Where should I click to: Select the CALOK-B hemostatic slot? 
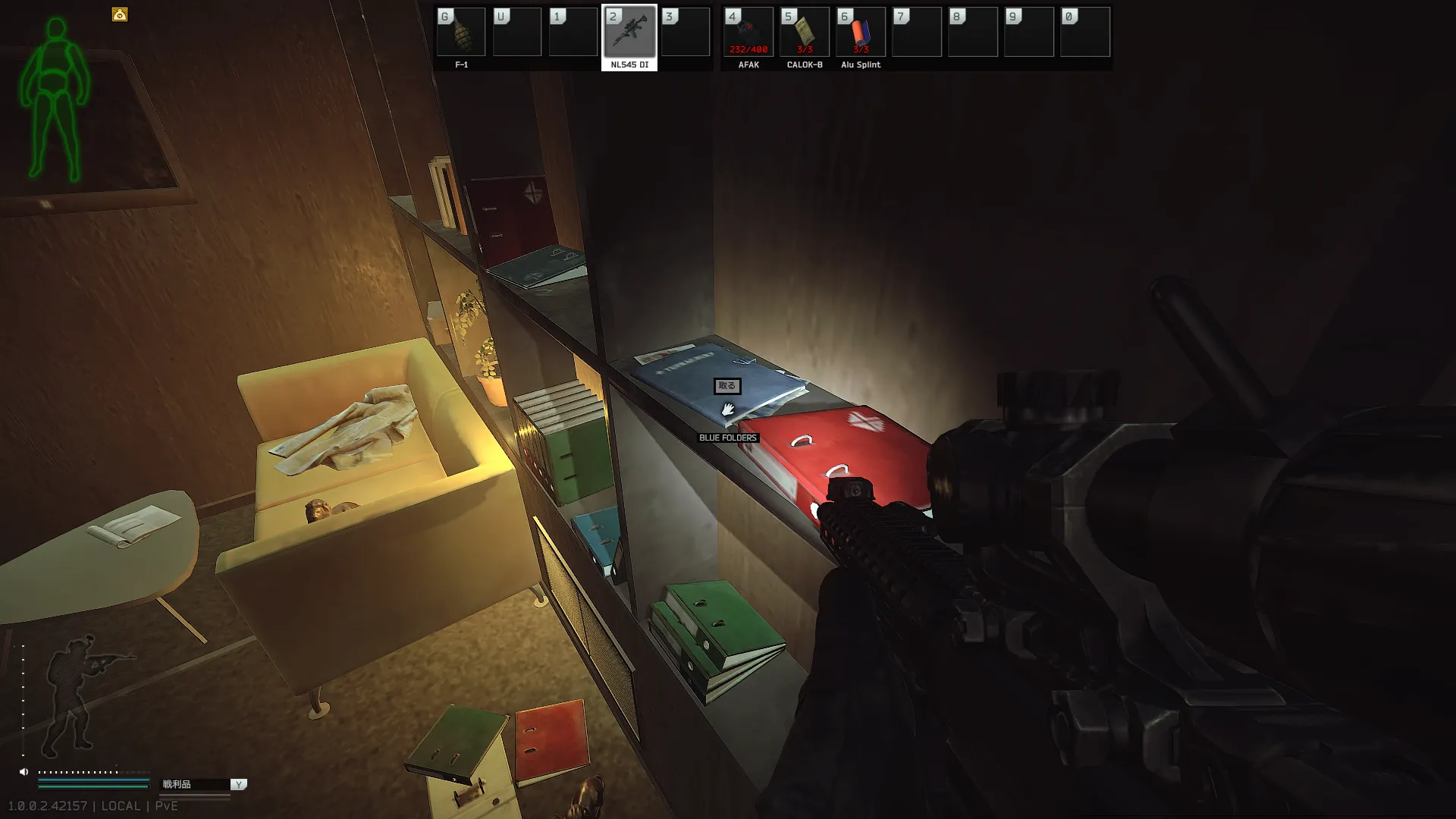805,33
